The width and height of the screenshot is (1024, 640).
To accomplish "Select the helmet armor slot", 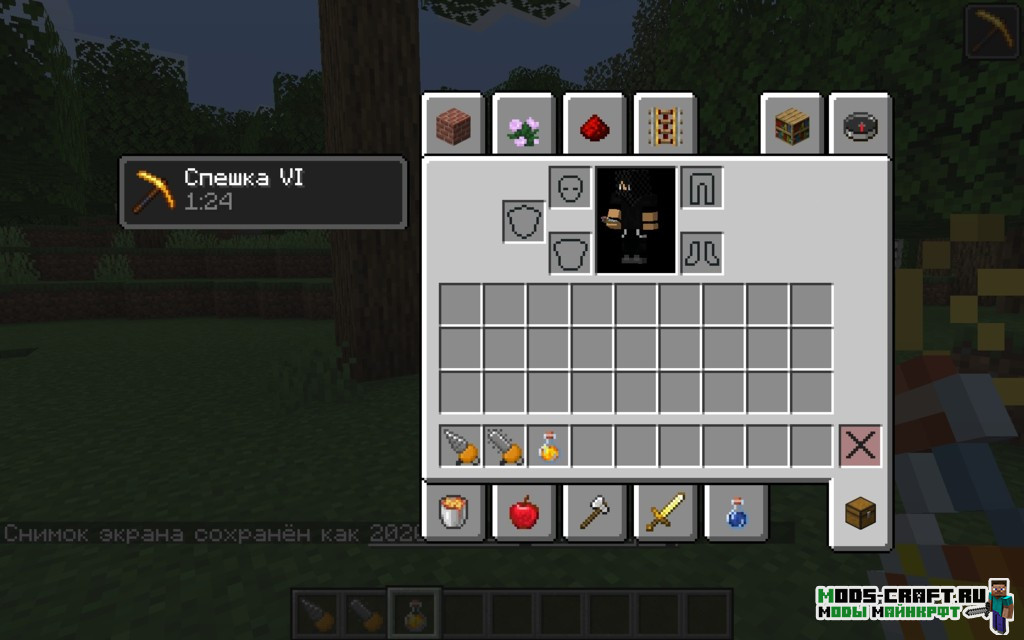I will [570, 187].
